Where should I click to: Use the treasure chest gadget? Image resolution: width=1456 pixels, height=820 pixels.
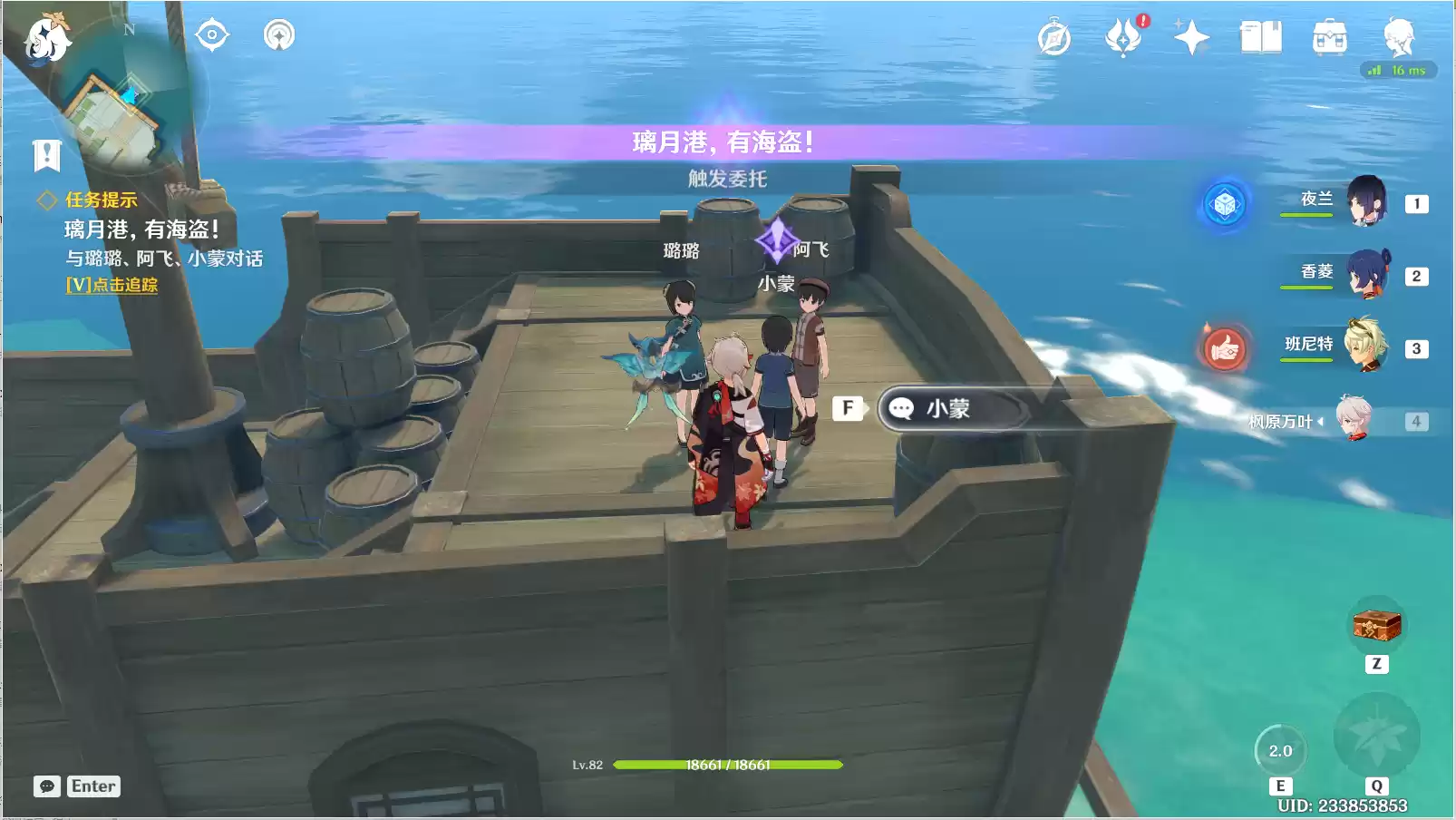1376,625
